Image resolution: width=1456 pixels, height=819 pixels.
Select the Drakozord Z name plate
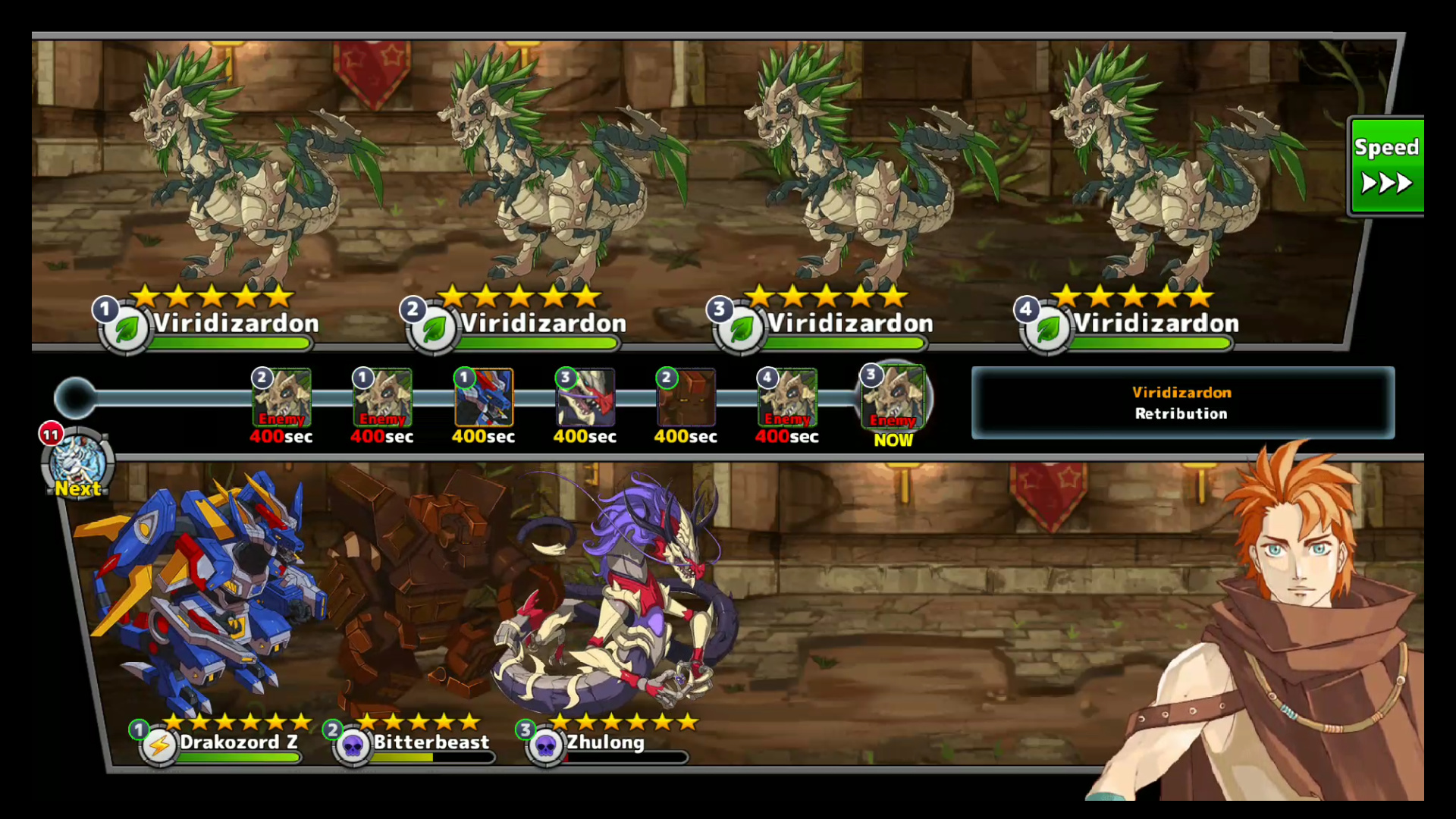click(237, 742)
